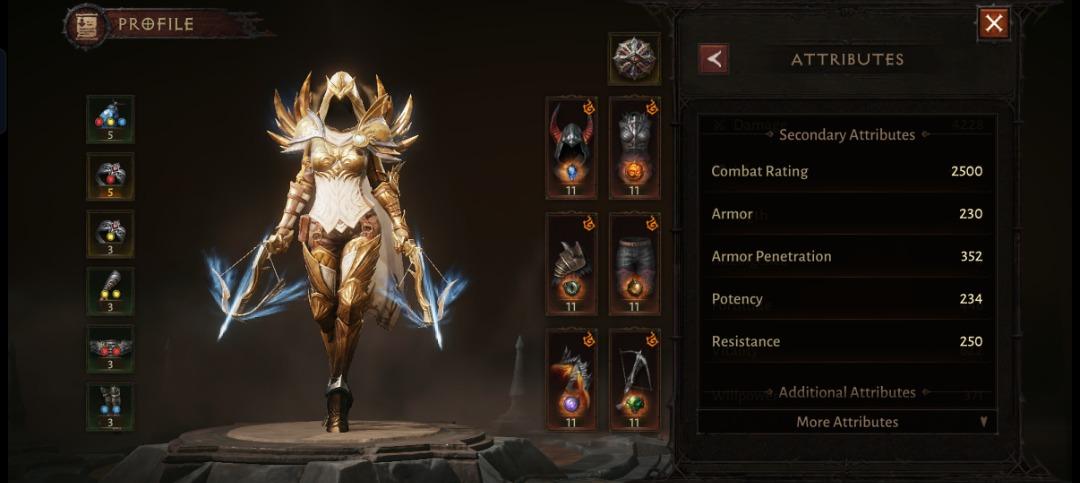The image size is (1080, 483).
Task: Open the boots slot with blue gems
Action: [110, 406]
